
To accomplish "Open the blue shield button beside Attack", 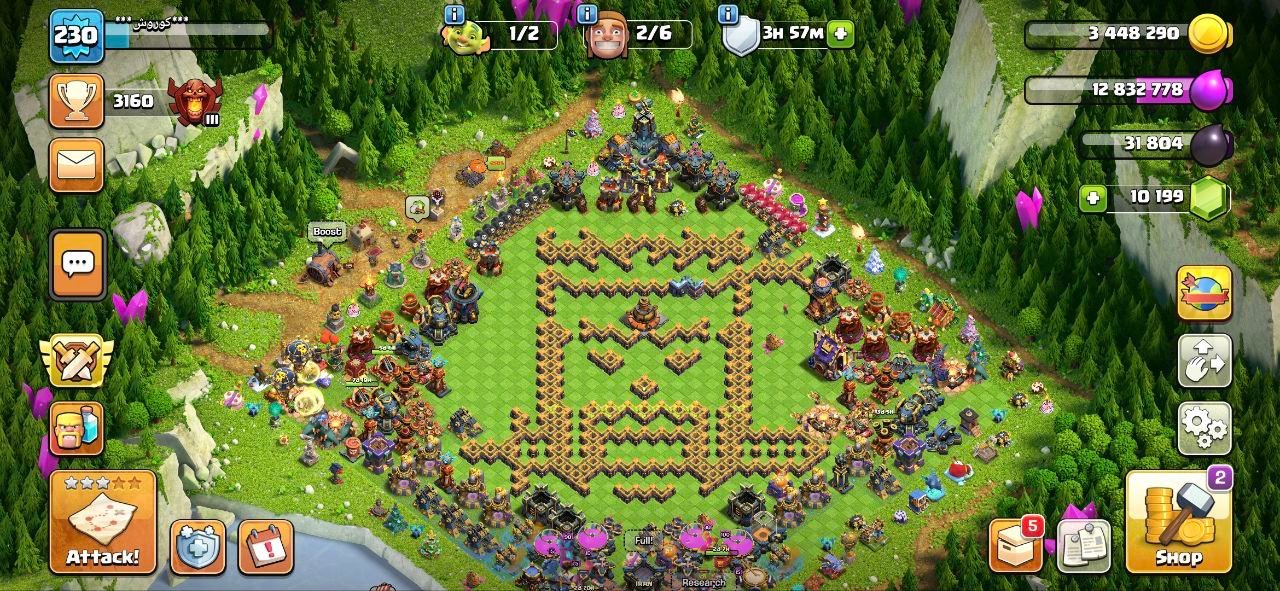I will [x=197, y=547].
